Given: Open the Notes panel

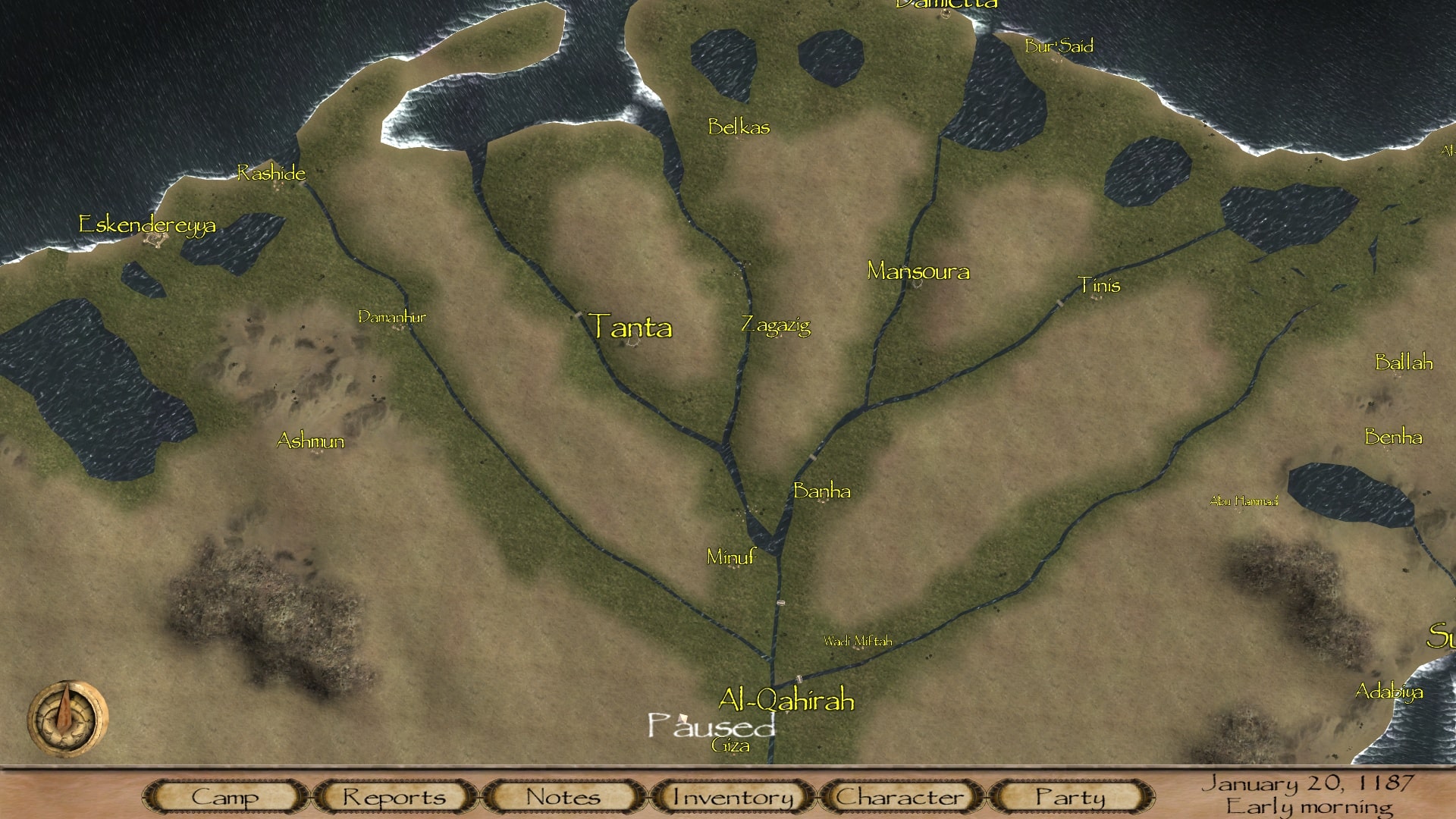Looking at the screenshot, I should click(x=563, y=797).
